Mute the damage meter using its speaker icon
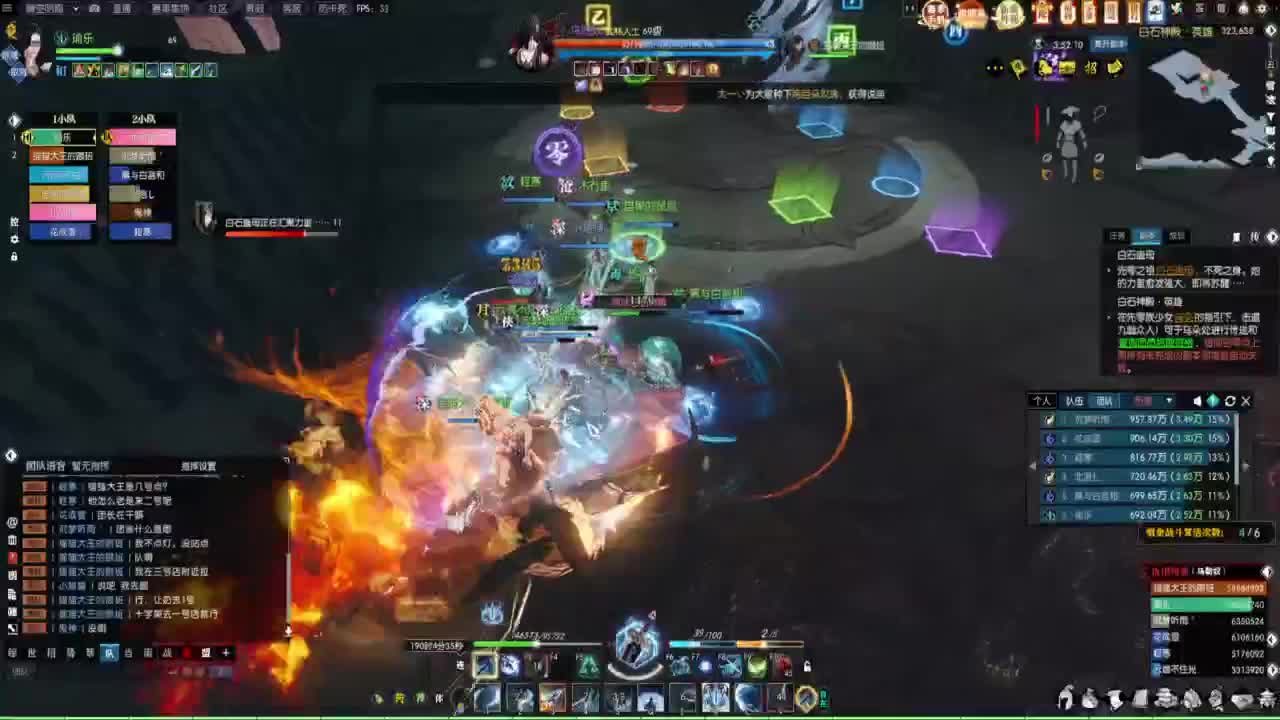 [1198, 401]
